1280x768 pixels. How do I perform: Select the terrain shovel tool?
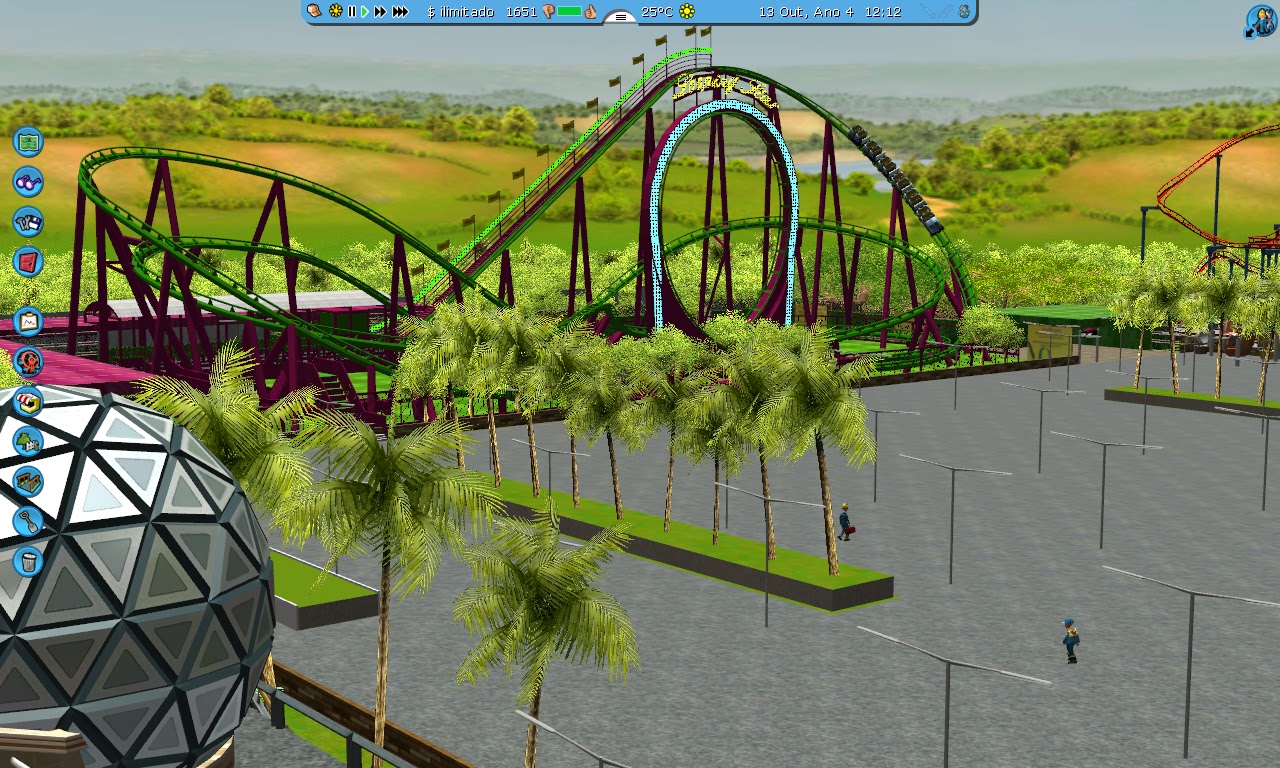tap(27, 521)
